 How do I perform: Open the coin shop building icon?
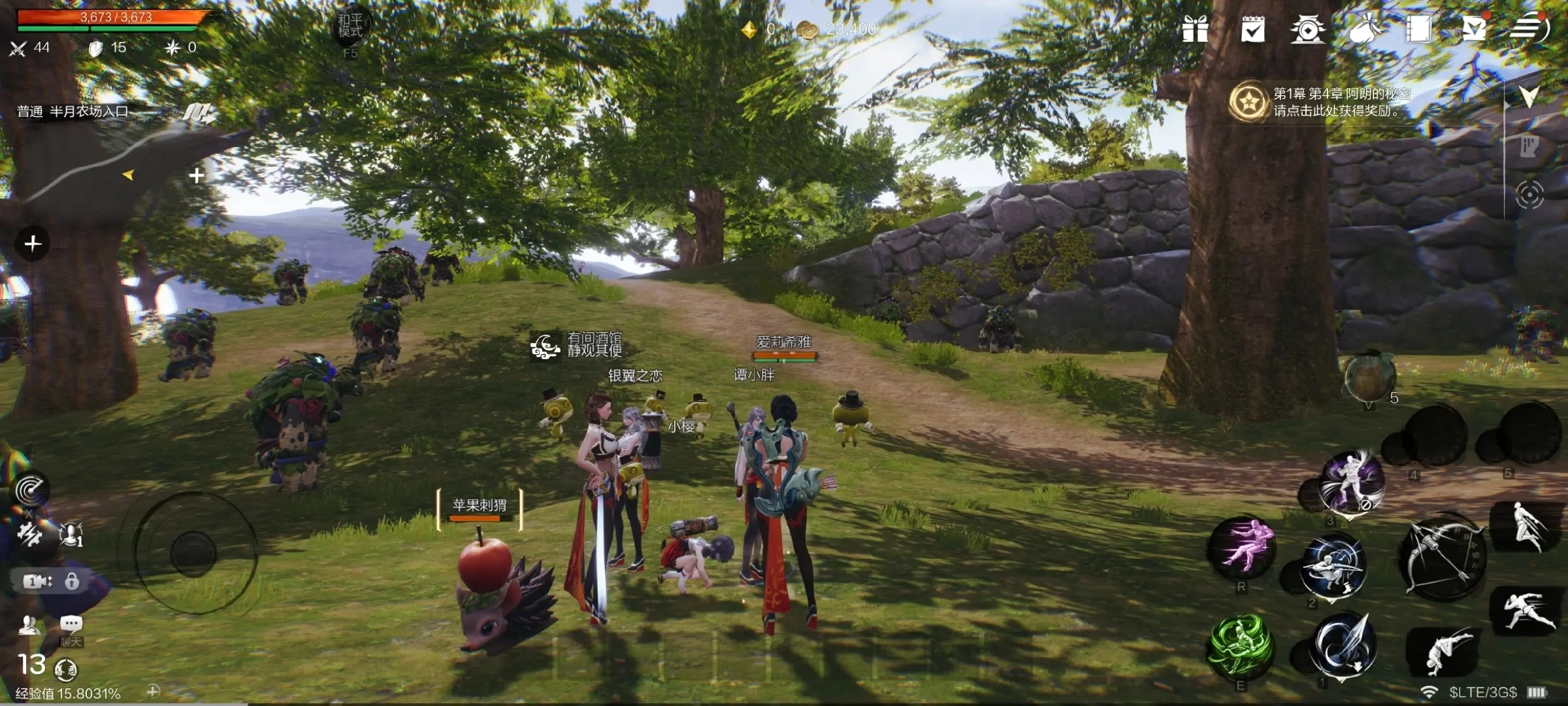(1307, 30)
